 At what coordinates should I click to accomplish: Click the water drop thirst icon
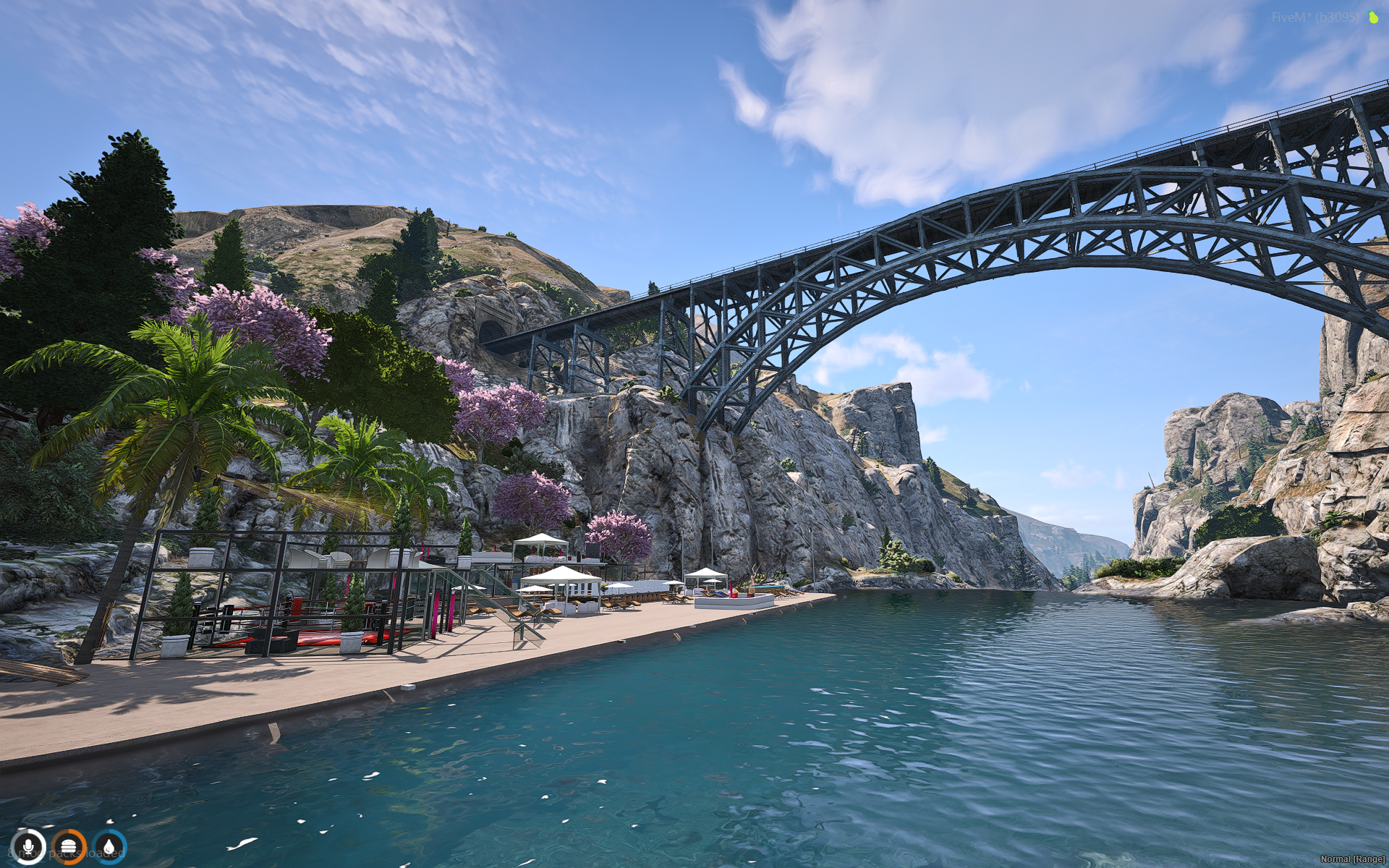[109, 846]
